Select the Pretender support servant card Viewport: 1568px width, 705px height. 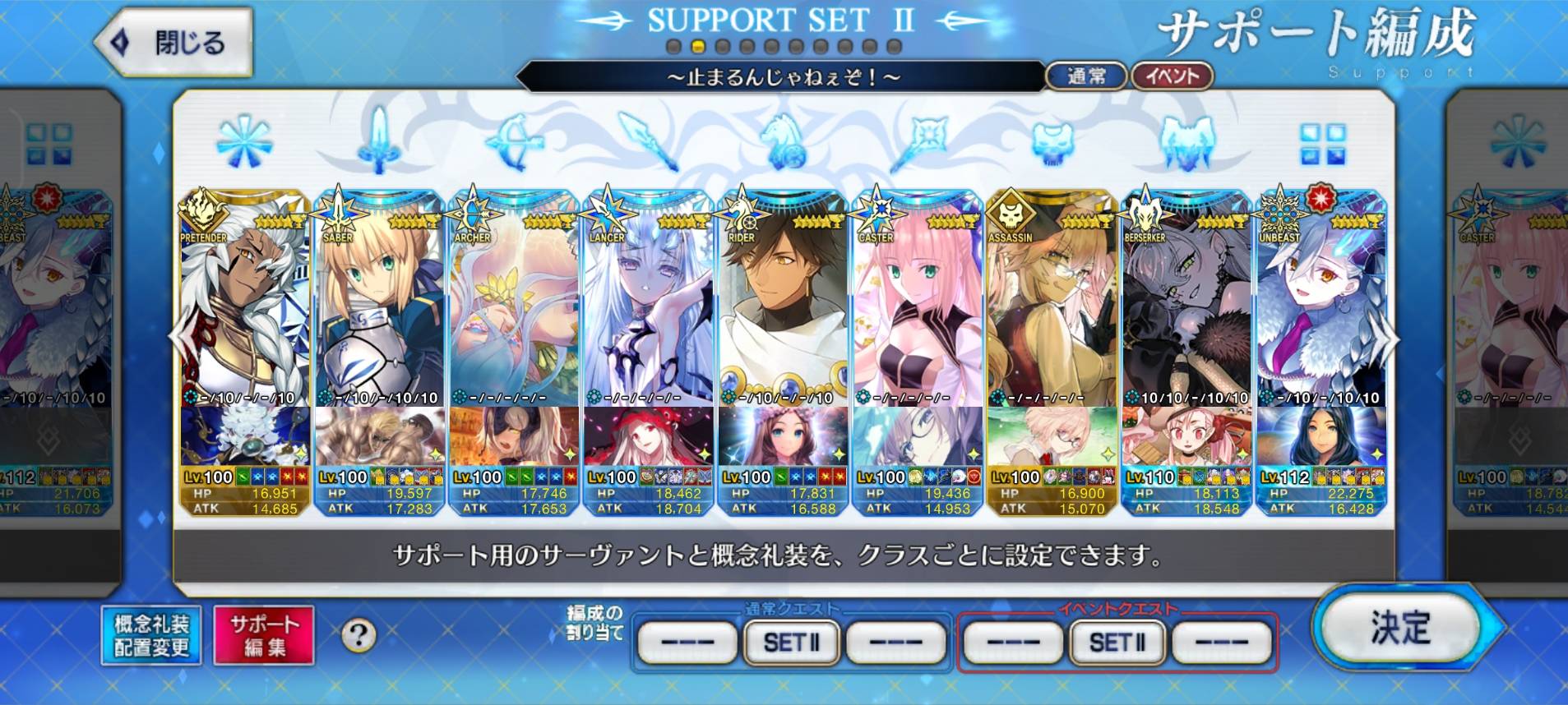pyautogui.click(x=245, y=312)
